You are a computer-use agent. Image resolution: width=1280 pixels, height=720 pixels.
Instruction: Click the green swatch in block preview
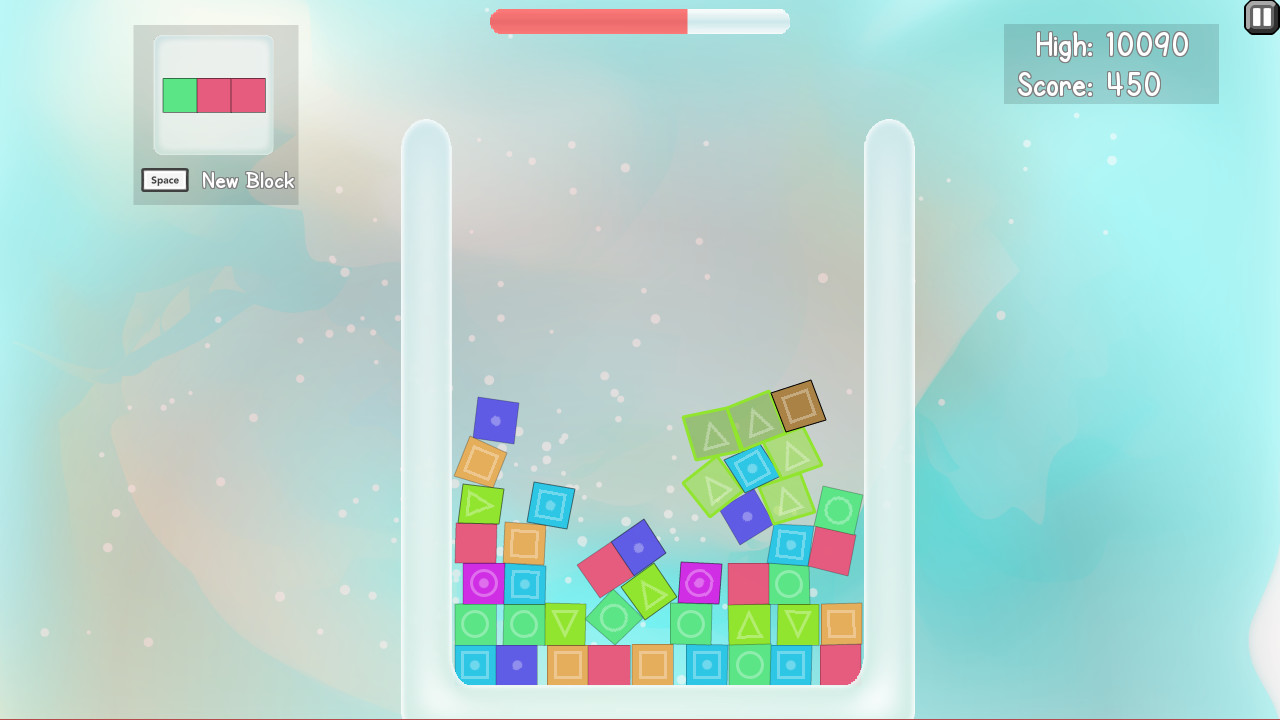point(178,95)
